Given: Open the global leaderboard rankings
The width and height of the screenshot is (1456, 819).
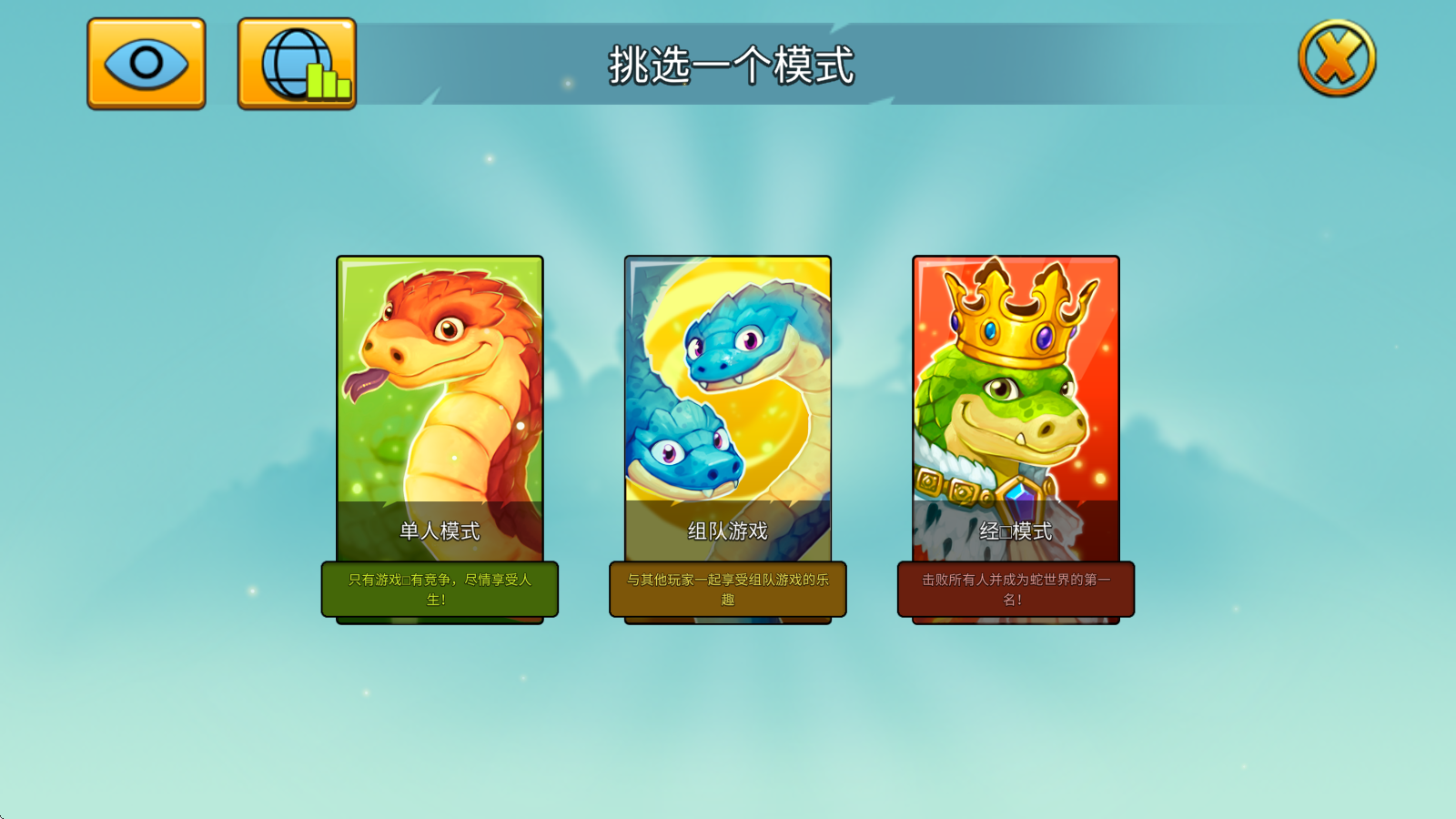Looking at the screenshot, I should point(295,62).
